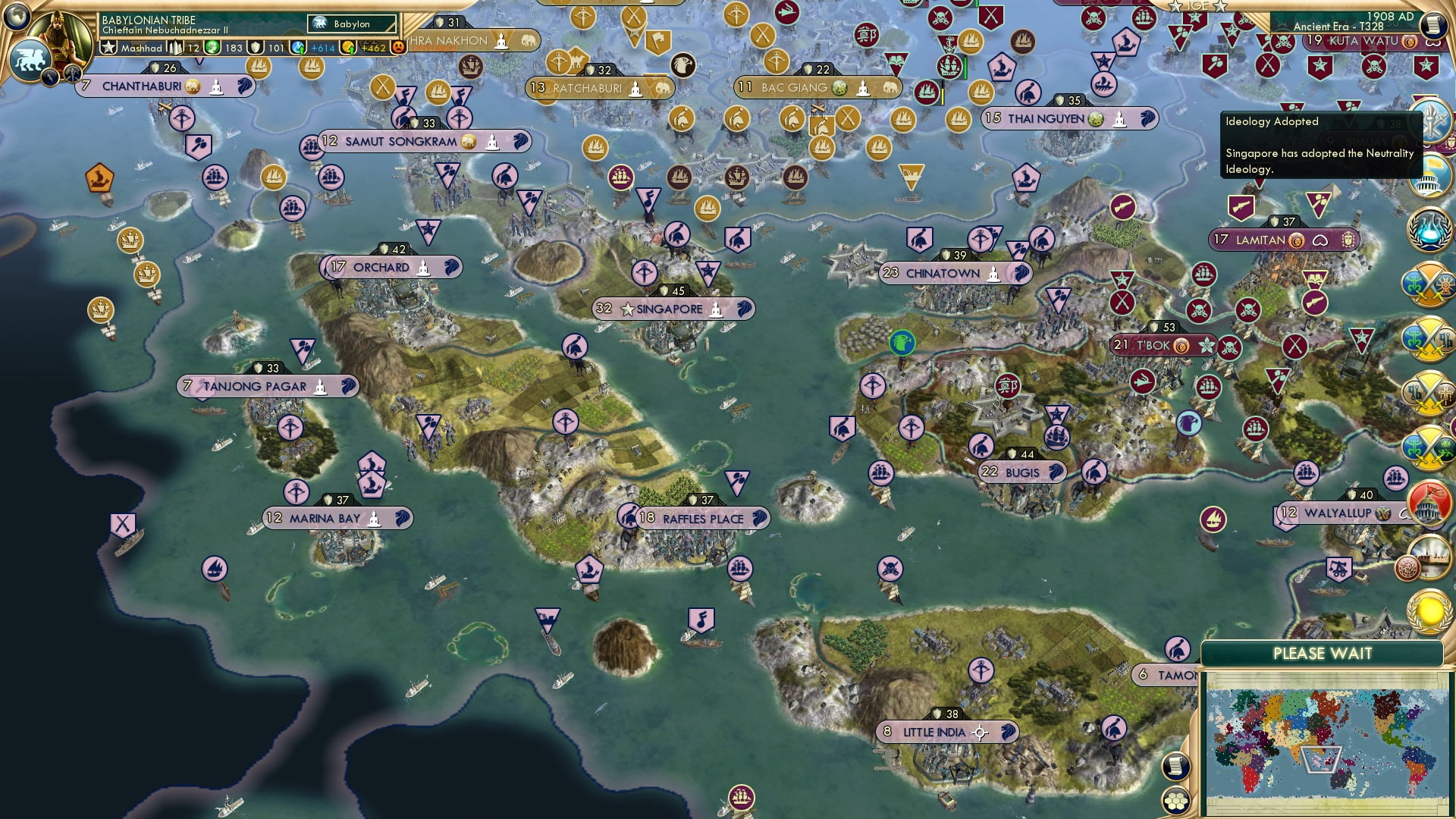Click the Mashhad capital star in the top bar
Viewport: 1456px width, 819px height.
107,47
